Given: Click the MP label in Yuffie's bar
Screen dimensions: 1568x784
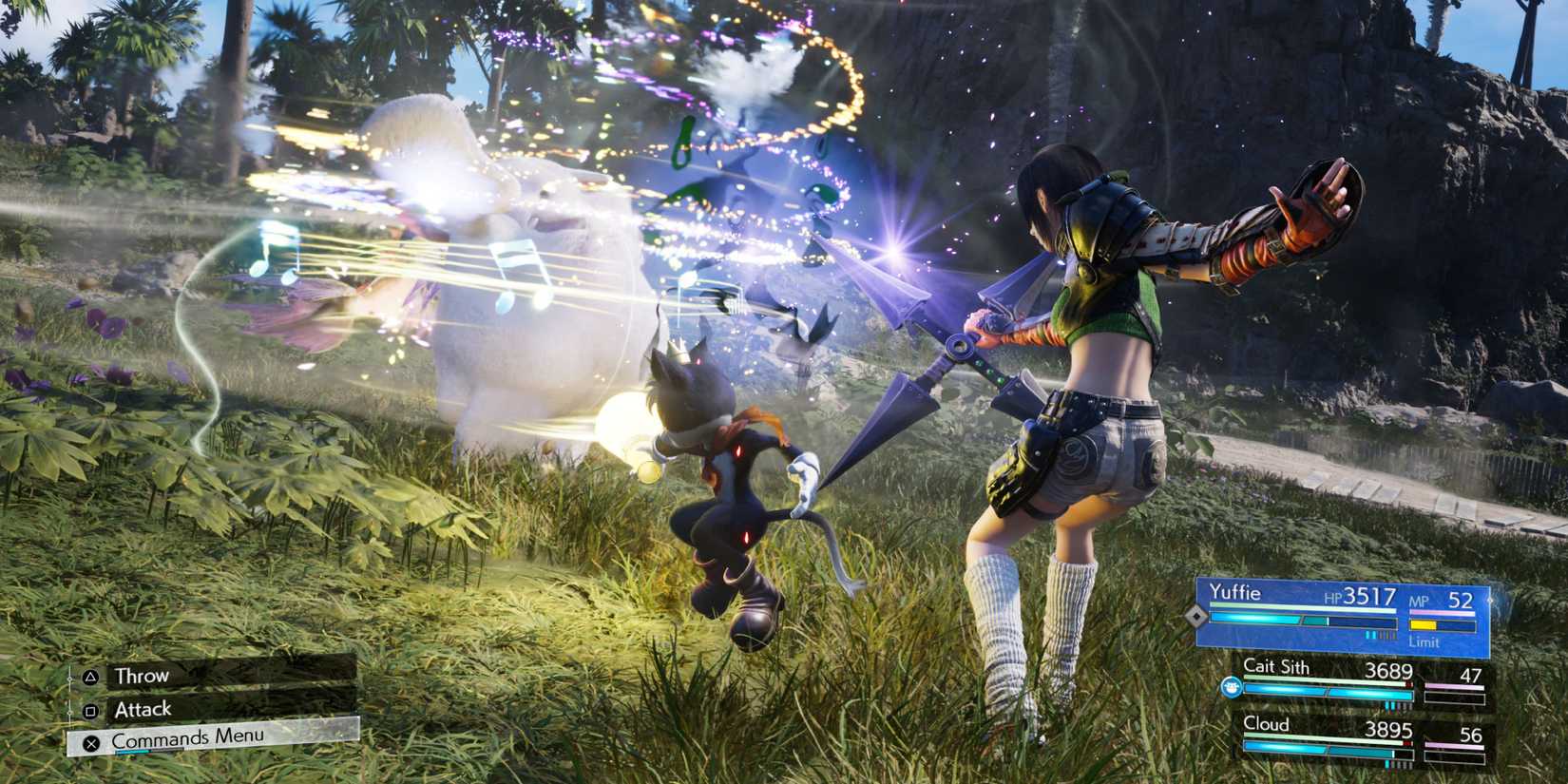Looking at the screenshot, I should point(1421,602).
